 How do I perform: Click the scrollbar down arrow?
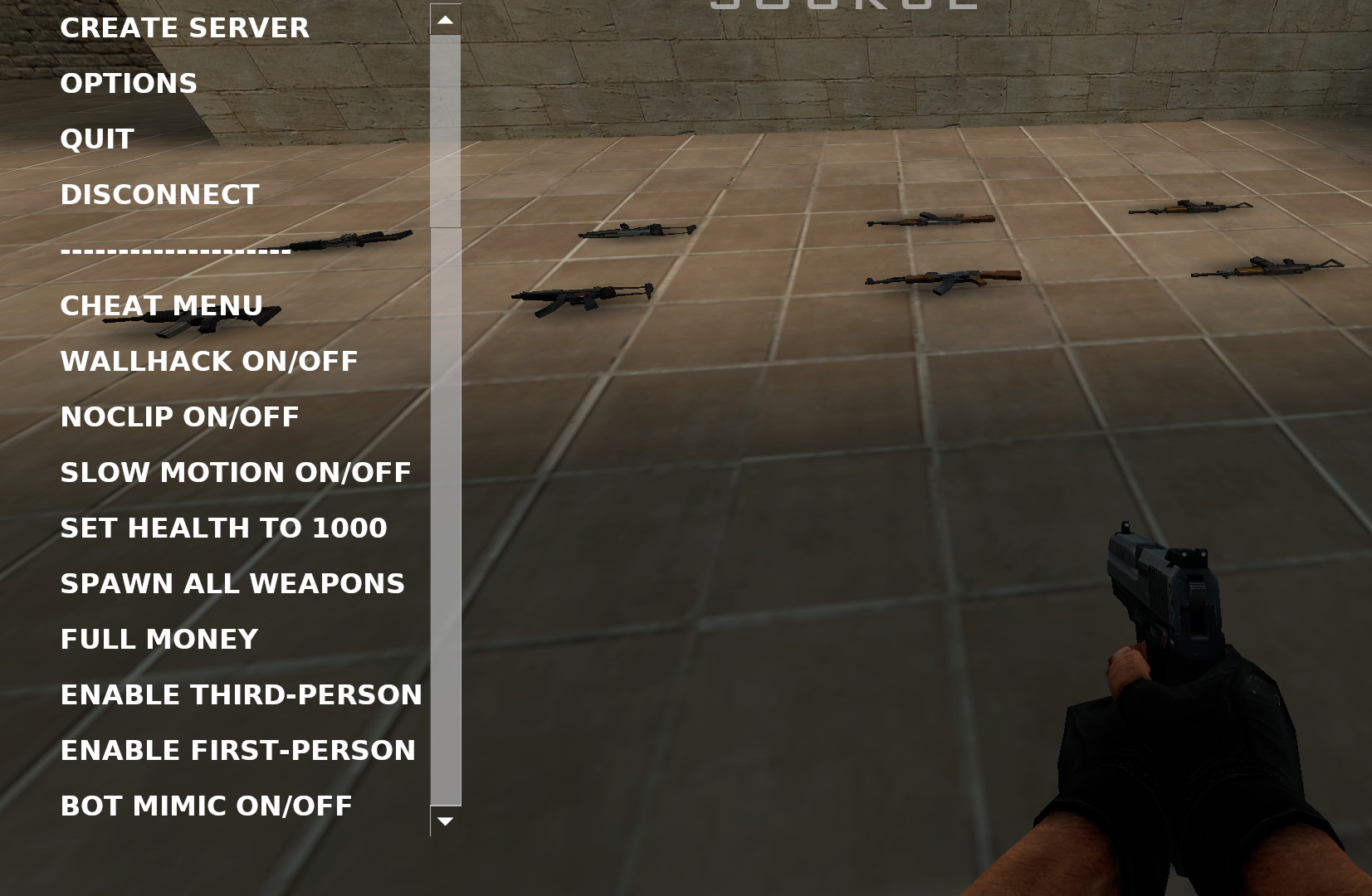(x=446, y=820)
